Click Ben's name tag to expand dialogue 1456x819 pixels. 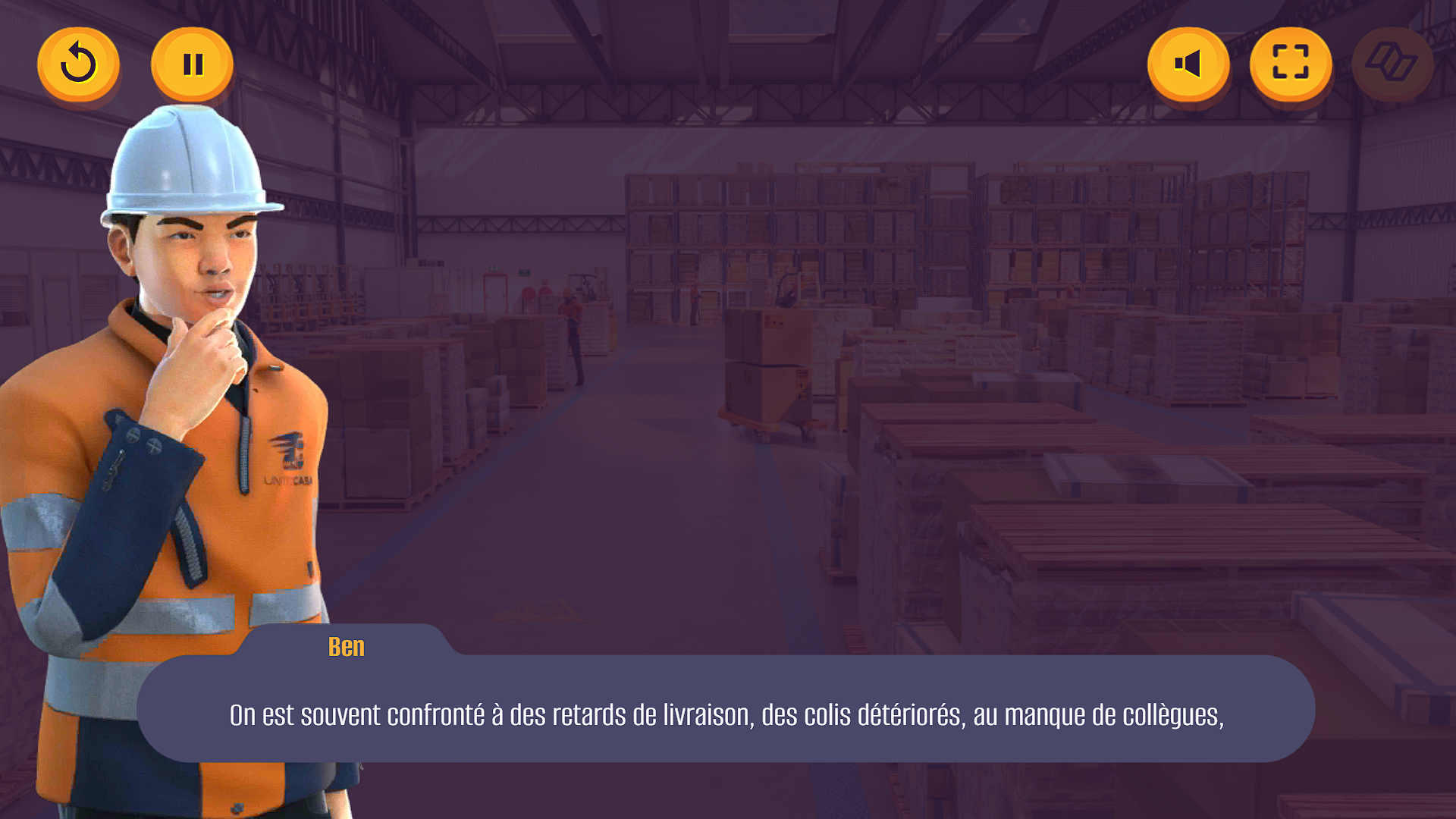click(x=347, y=647)
